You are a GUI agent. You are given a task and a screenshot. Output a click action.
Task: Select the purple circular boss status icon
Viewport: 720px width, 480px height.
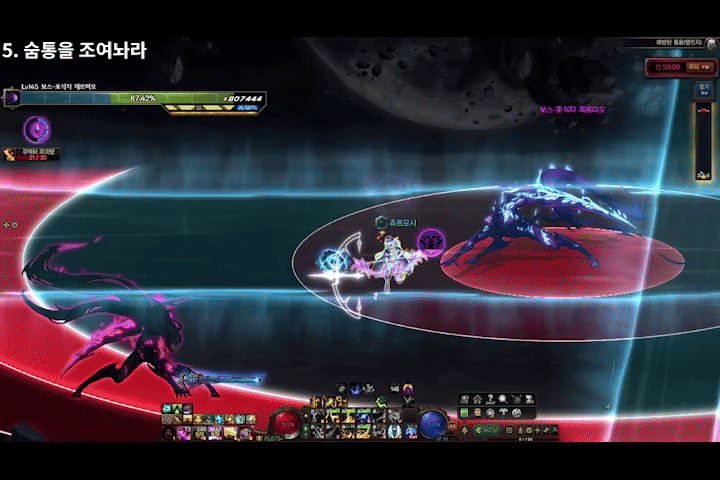pos(37,128)
